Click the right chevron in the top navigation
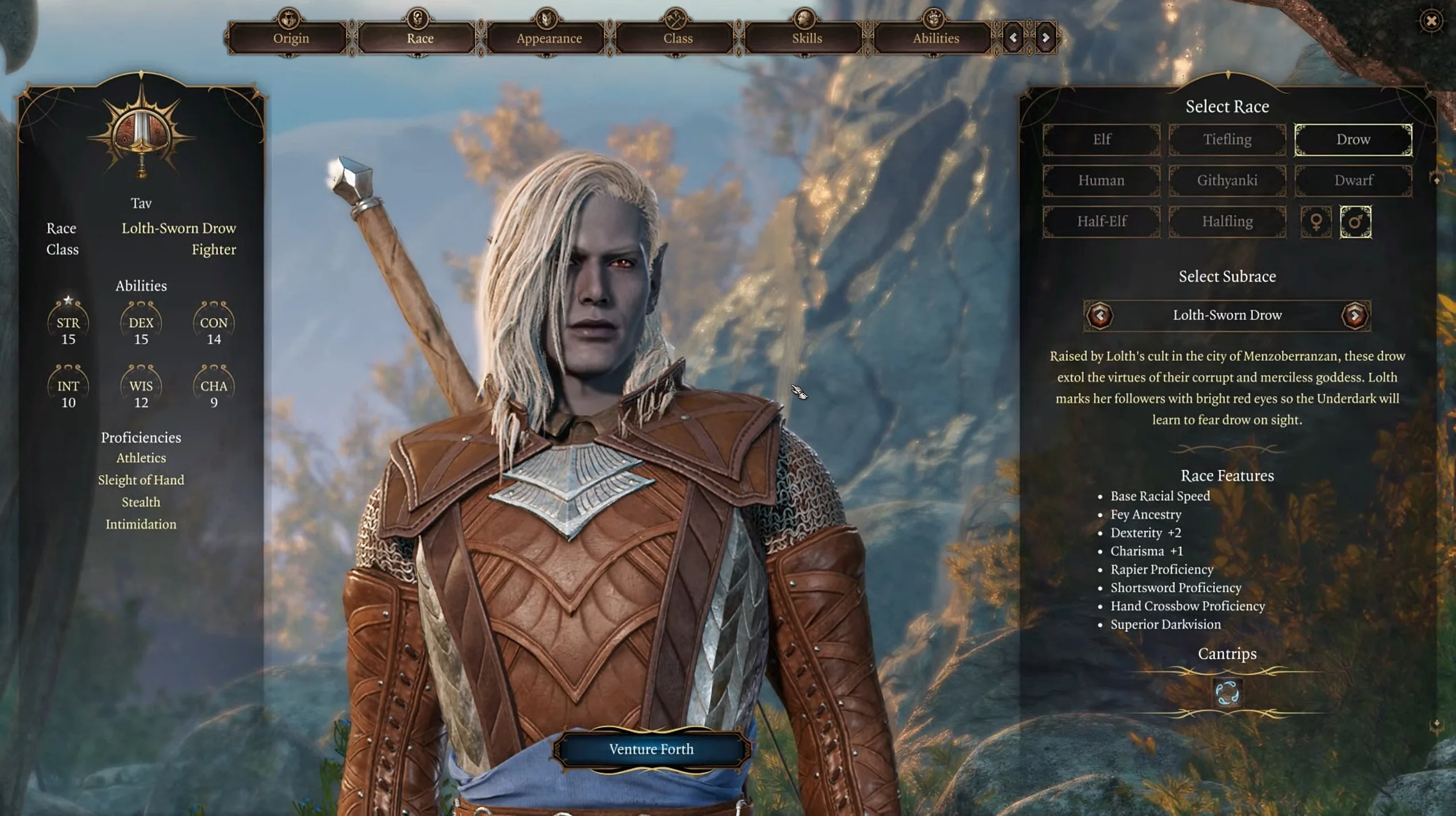 point(1046,38)
